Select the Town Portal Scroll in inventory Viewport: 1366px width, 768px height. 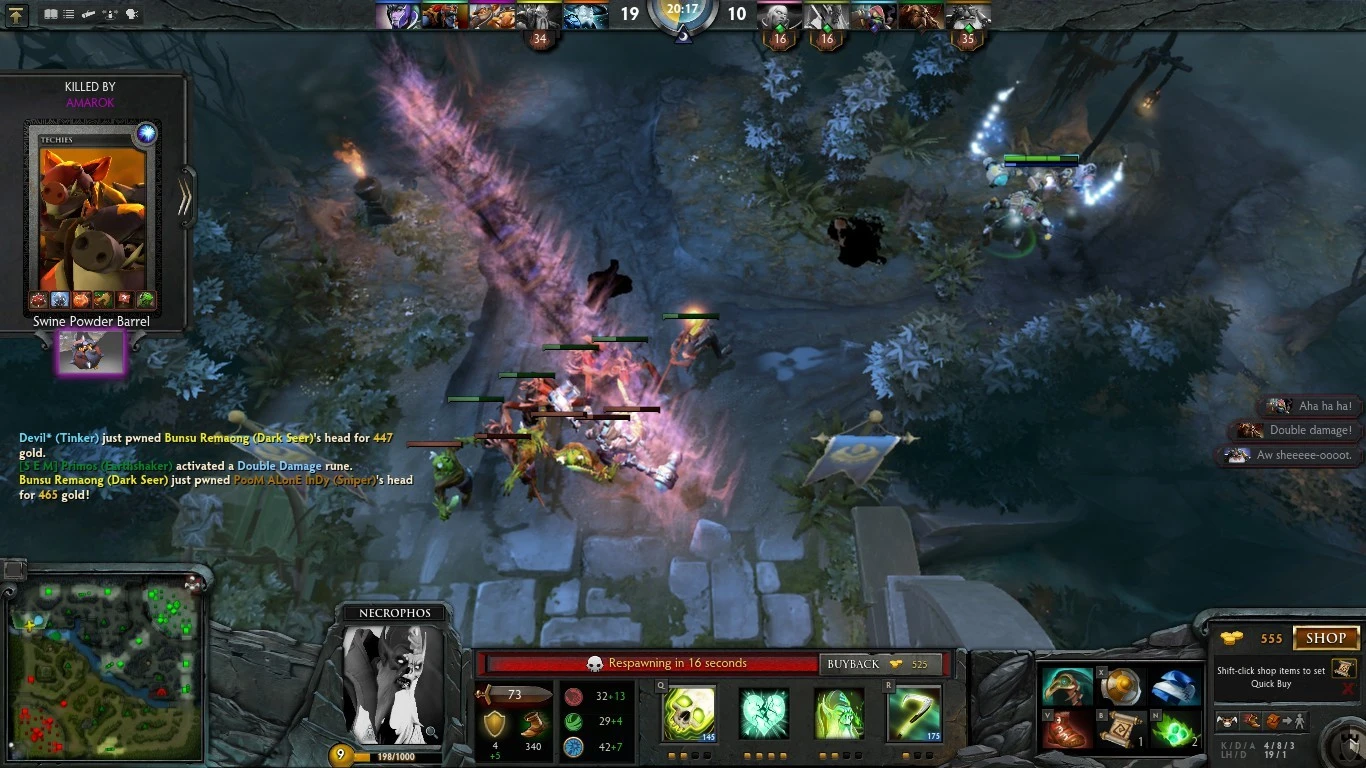tap(1122, 728)
